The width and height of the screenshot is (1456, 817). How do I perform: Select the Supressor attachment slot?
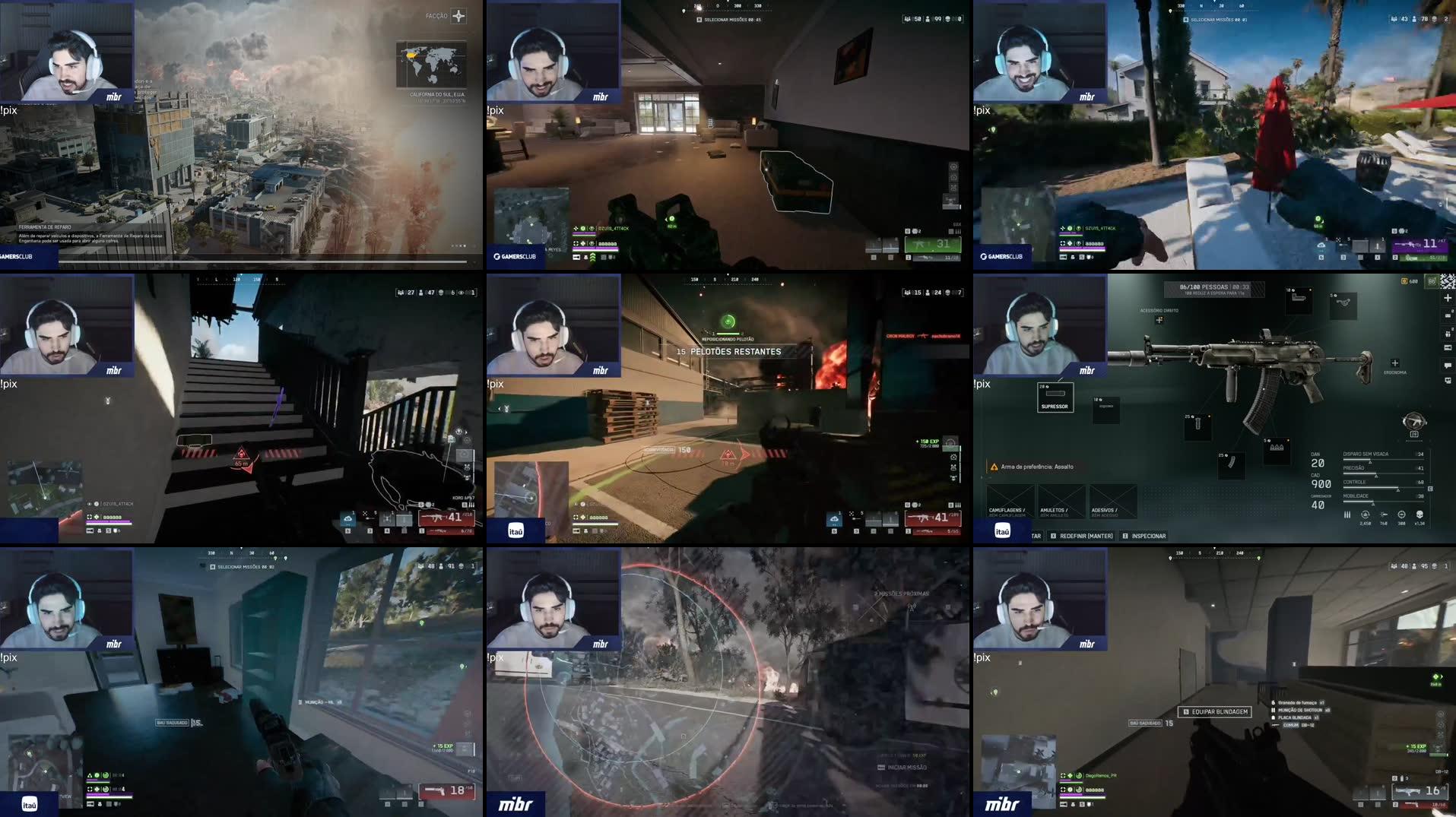pos(1055,397)
